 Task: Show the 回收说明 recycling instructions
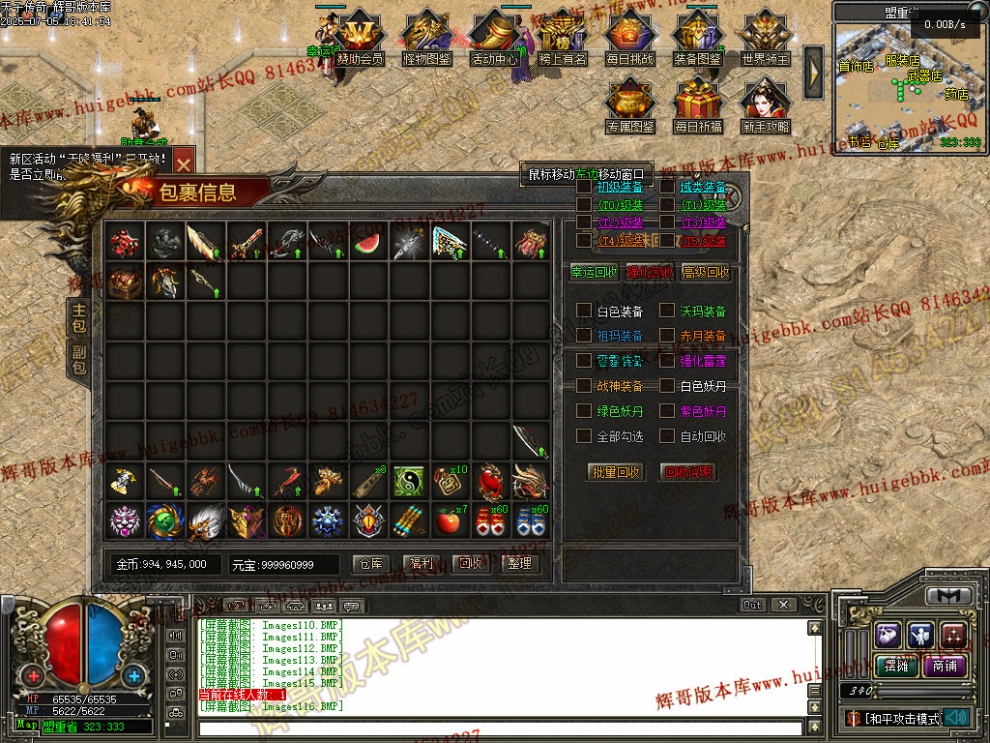689,472
